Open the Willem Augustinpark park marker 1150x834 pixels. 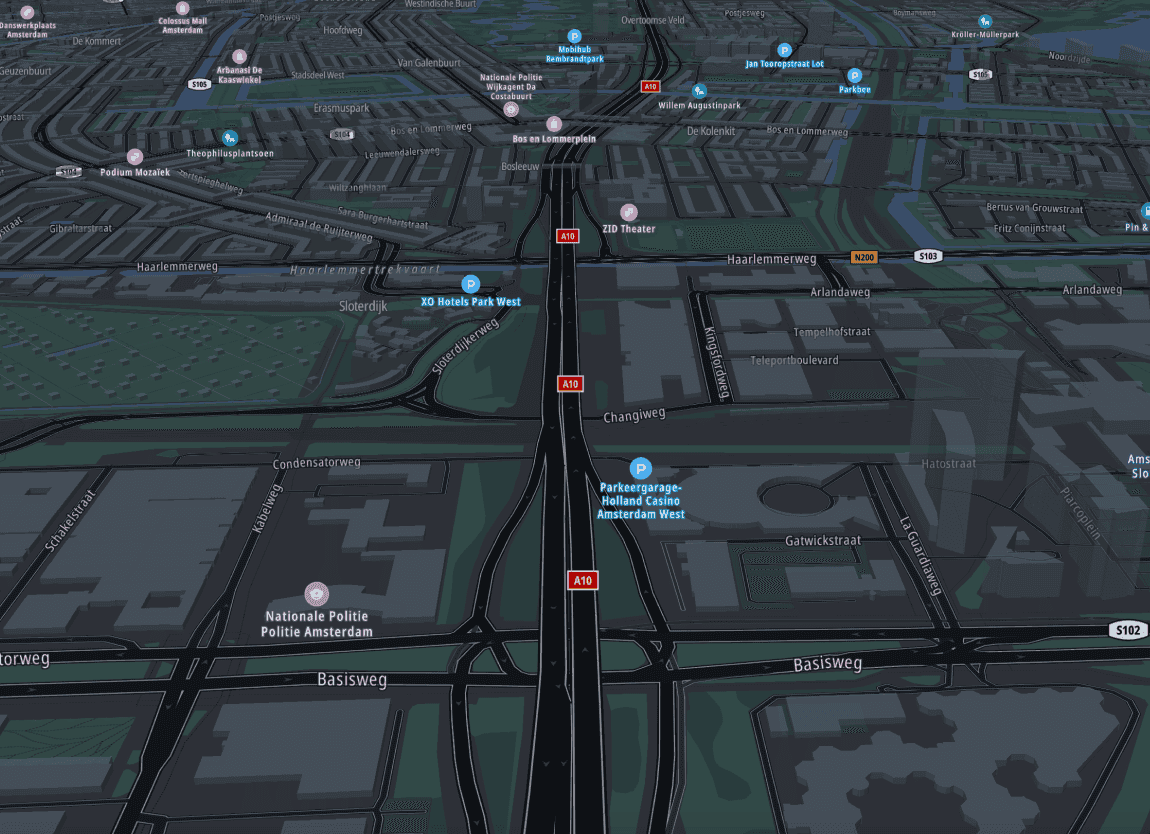pyautogui.click(x=699, y=91)
